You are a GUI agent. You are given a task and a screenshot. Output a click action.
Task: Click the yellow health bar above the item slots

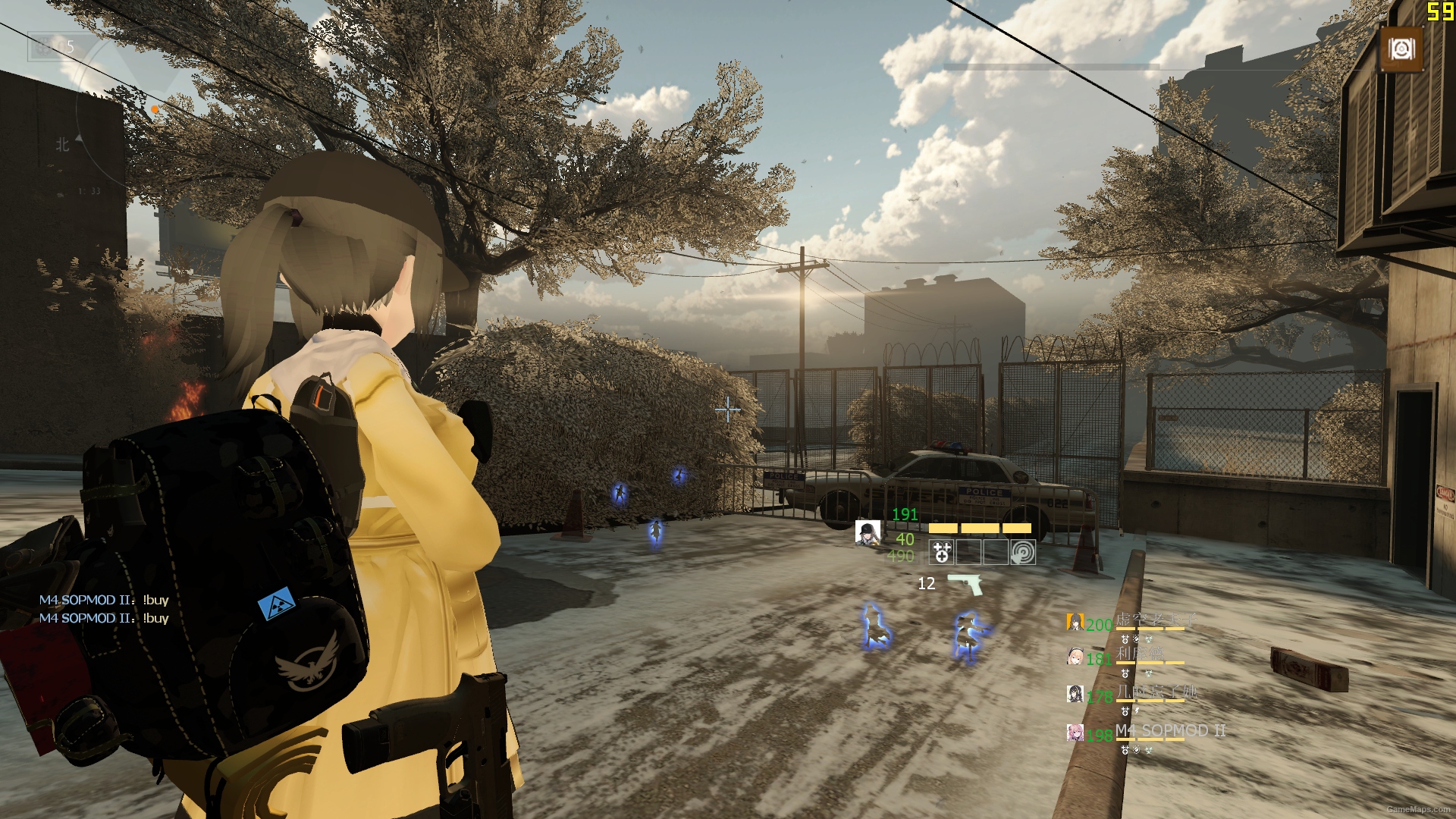click(x=981, y=528)
